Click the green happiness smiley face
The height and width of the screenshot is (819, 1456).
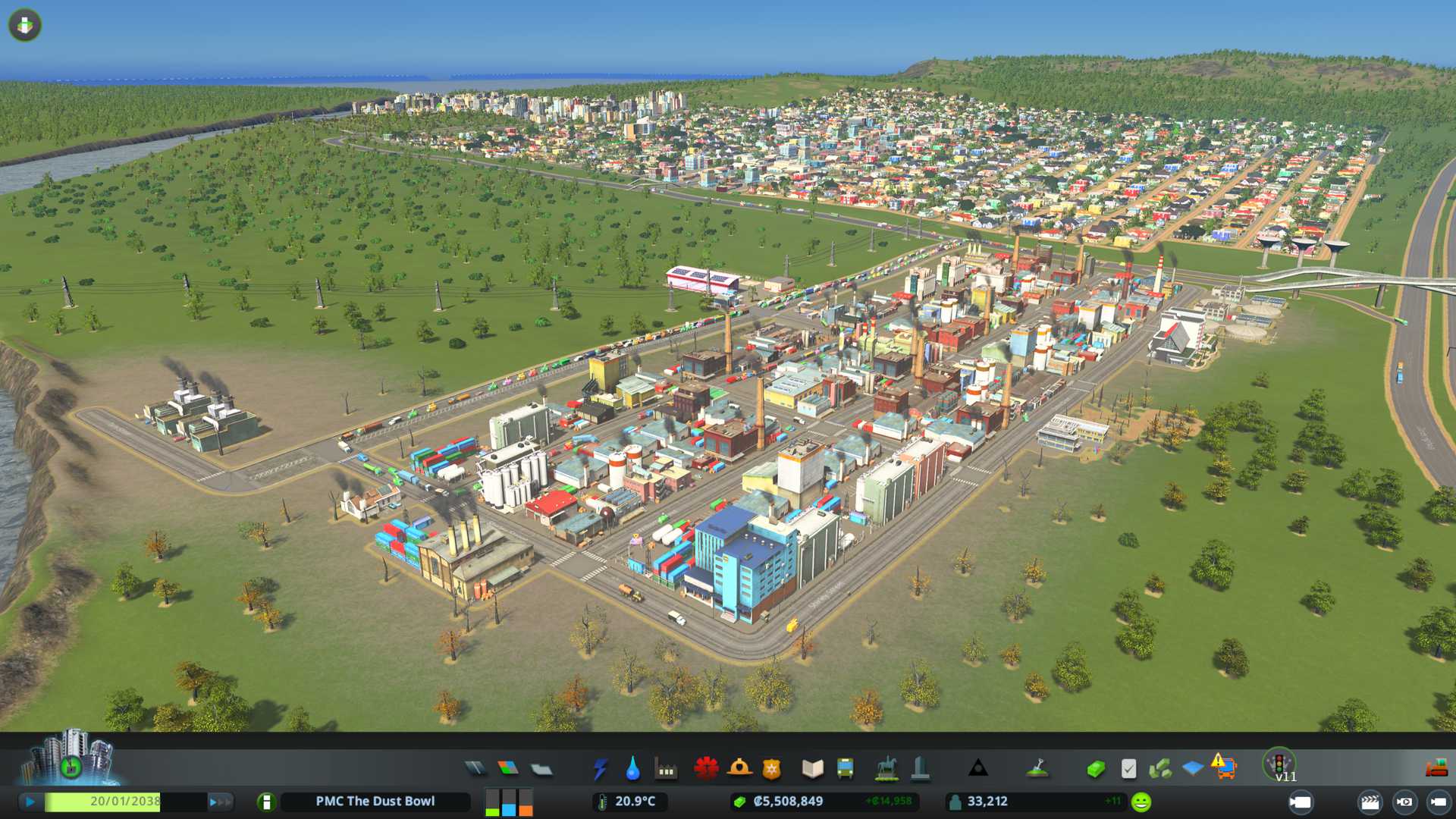point(1141,802)
